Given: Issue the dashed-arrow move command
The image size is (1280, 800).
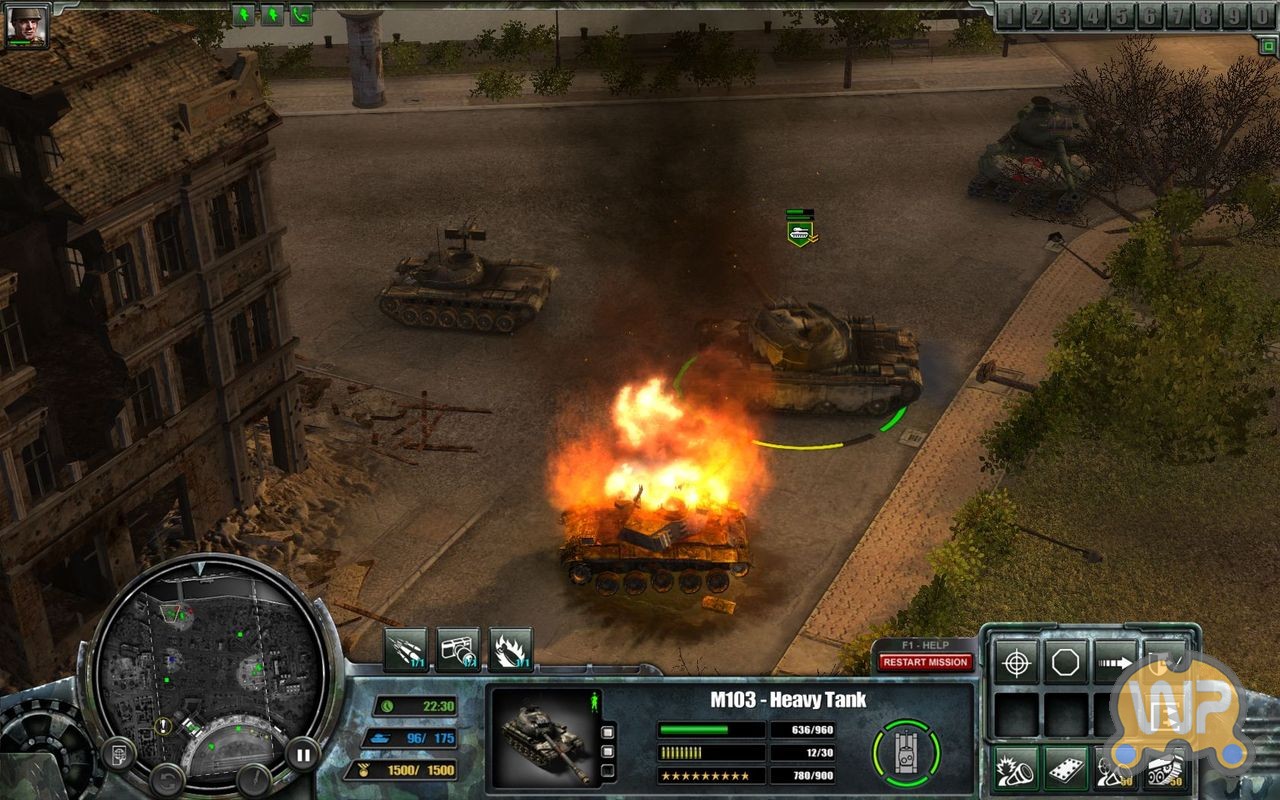Looking at the screenshot, I should 1115,662.
